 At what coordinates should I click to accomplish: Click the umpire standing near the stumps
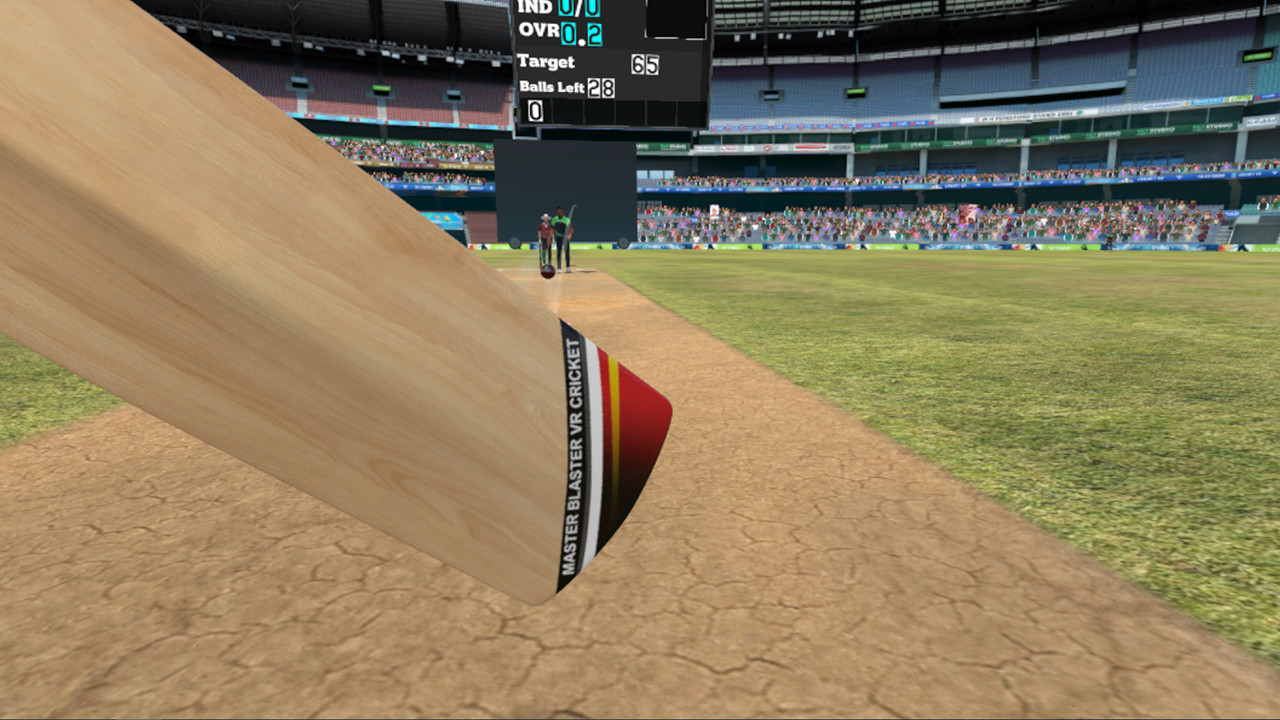[546, 230]
